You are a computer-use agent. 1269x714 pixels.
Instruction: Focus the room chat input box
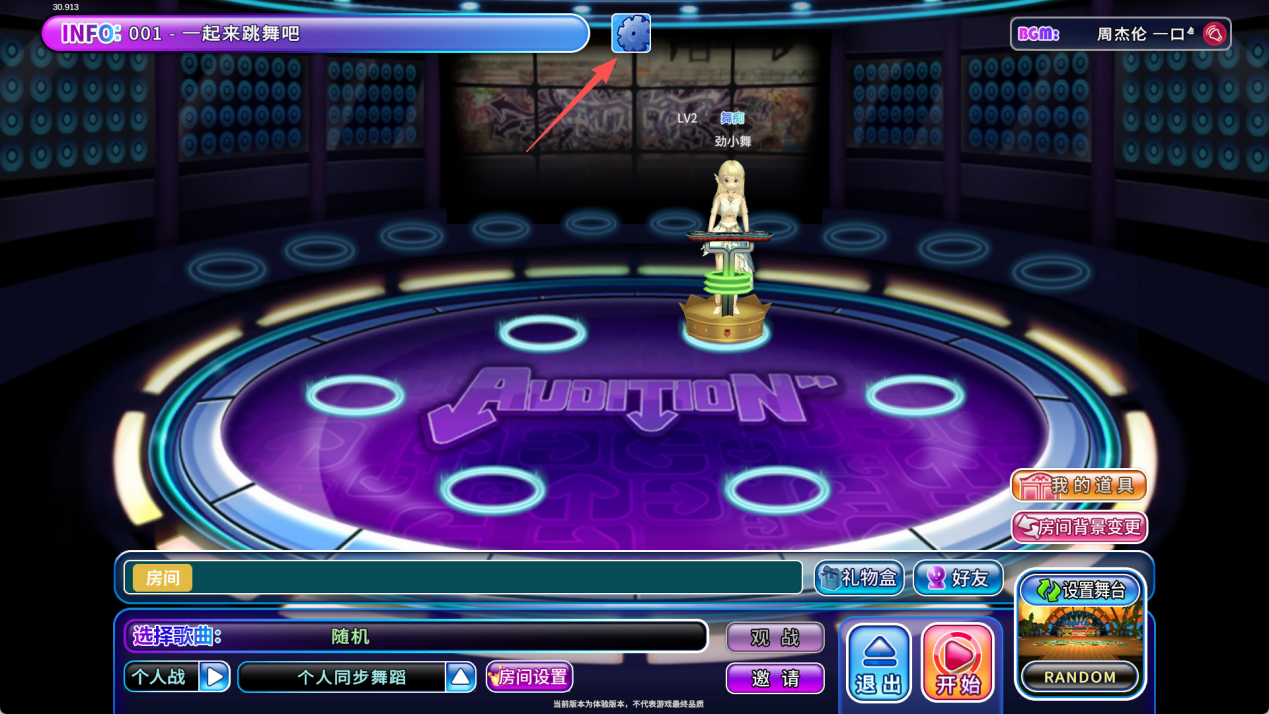[495, 578]
